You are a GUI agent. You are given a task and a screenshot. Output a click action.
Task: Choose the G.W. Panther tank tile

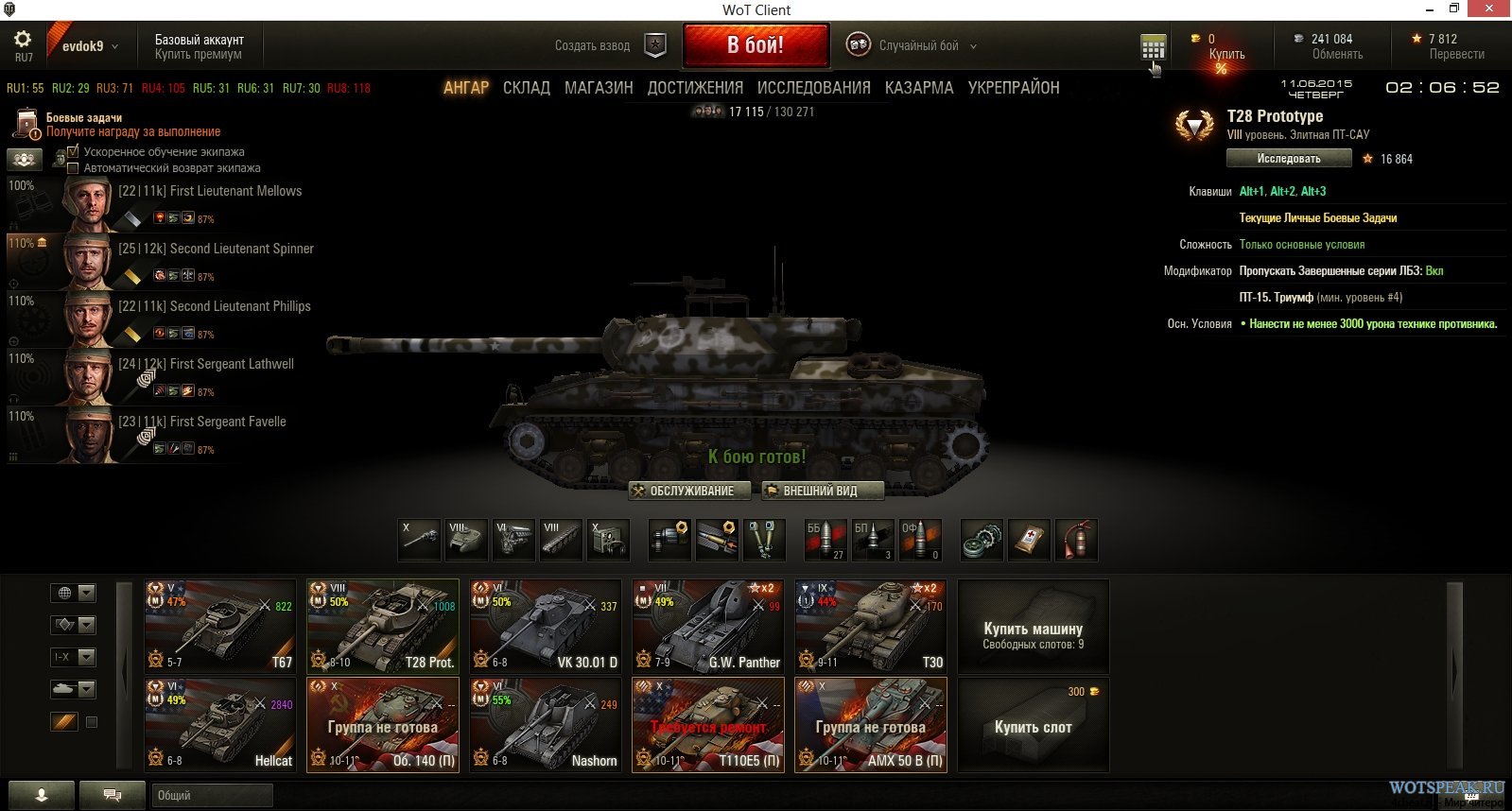[708, 626]
